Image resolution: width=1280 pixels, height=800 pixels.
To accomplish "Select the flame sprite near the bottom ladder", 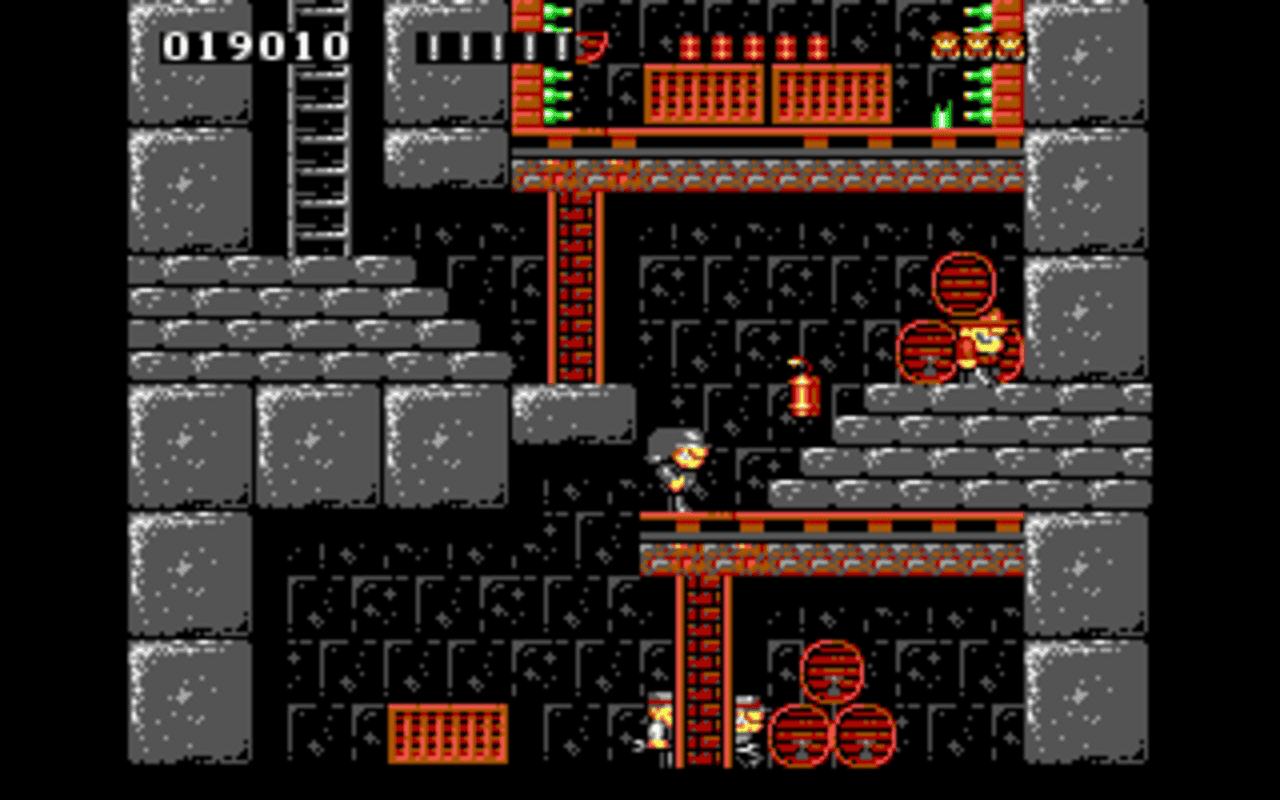I will tap(748, 718).
